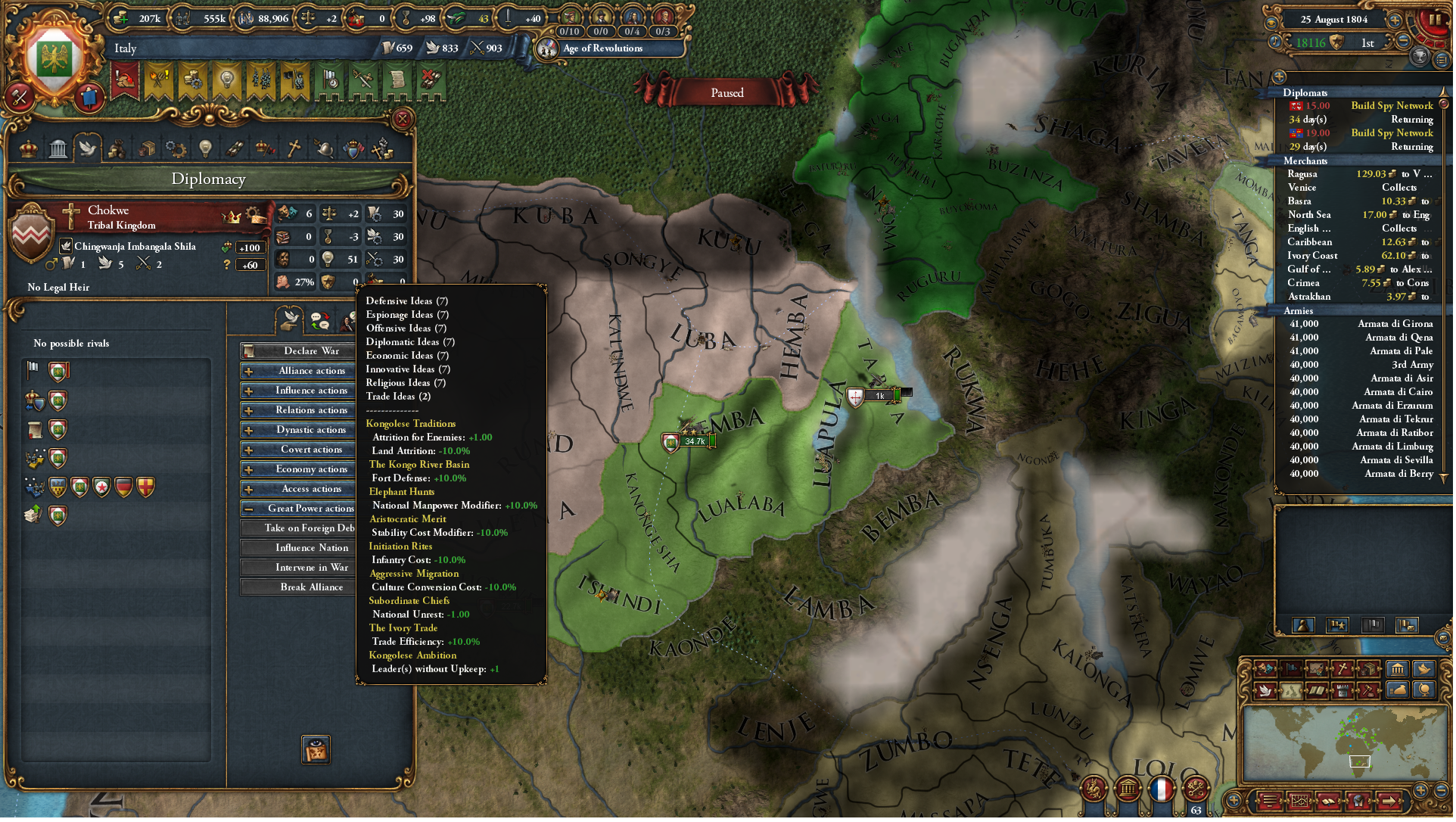Switch to the religious mapmode cross icon
The image size is (1456, 822).
pos(1341,669)
